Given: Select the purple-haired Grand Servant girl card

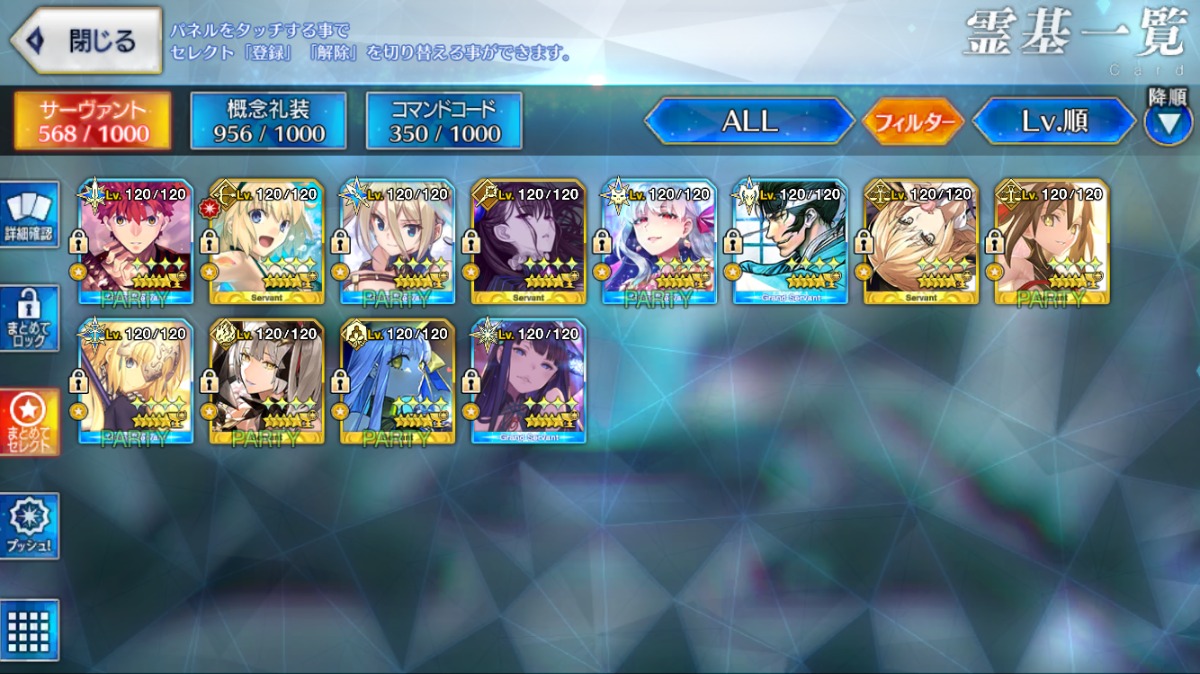Looking at the screenshot, I should pos(528,382).
